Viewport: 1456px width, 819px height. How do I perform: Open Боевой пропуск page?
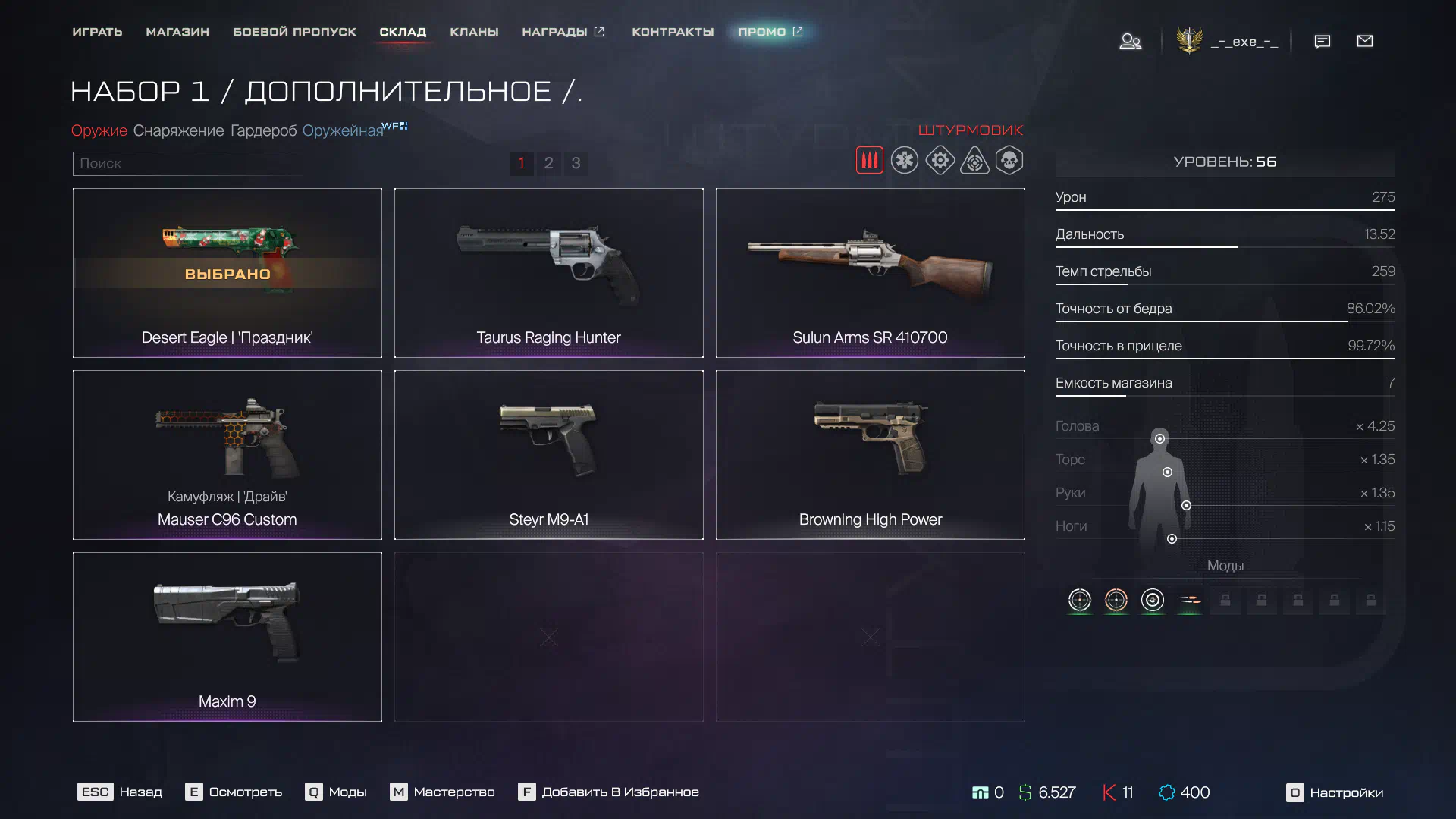point(294,32)
